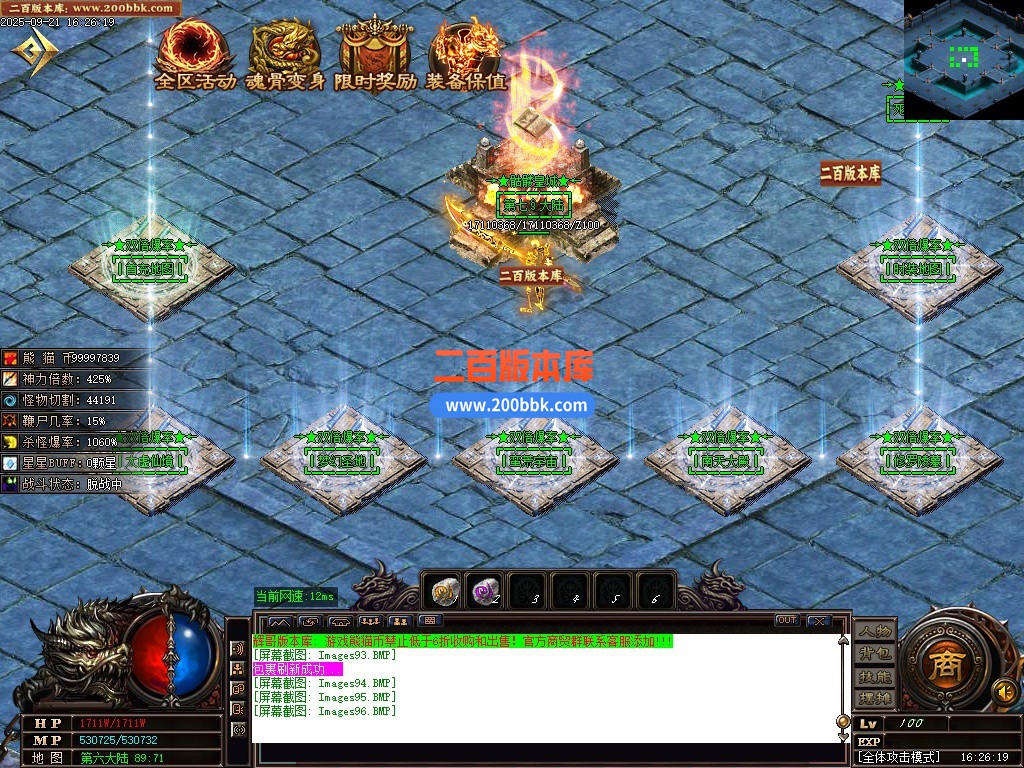Screen dimensions: 1024x768
Task: Close the chat panel with X
Action: [819, 621]
